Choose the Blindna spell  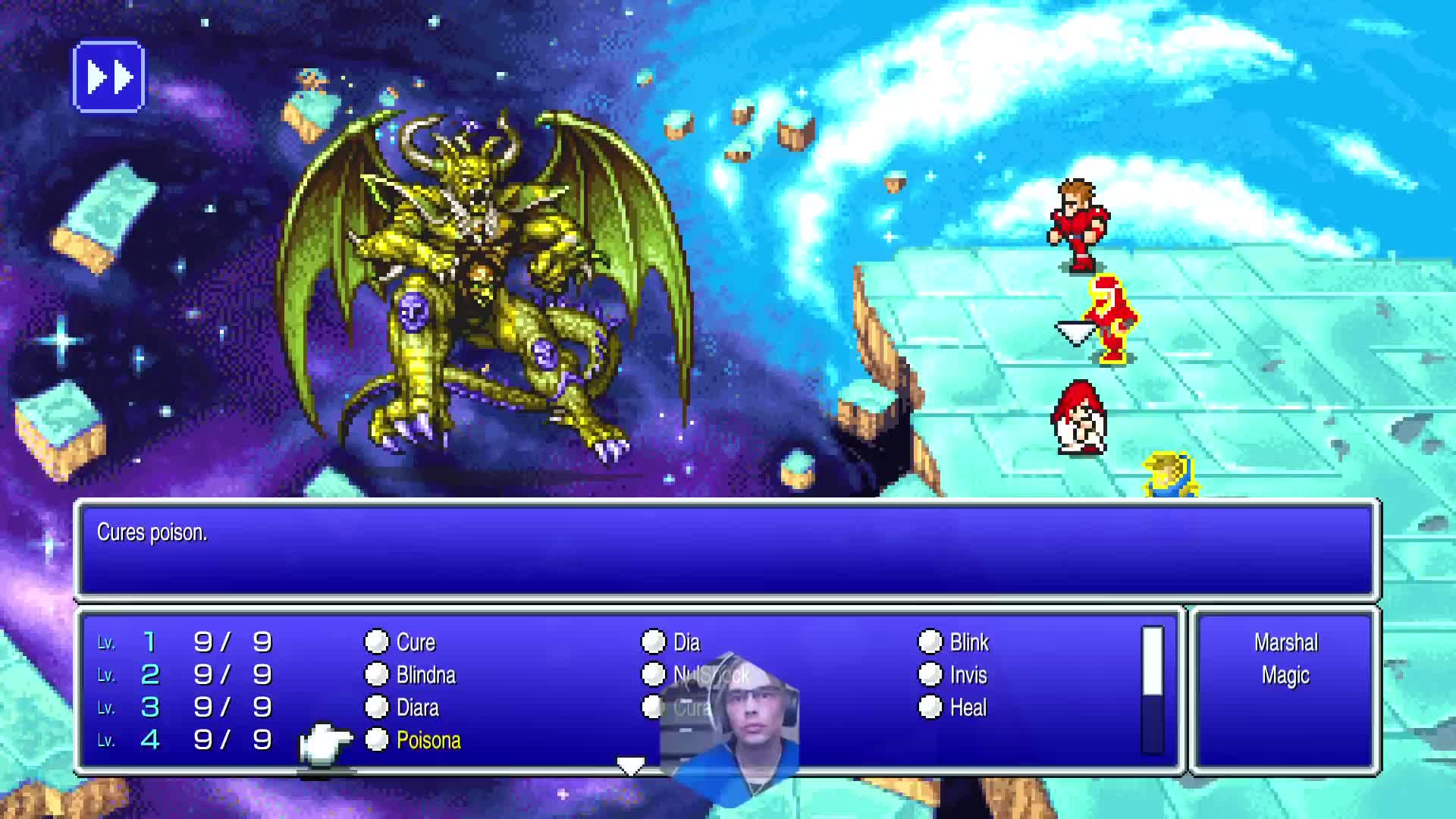(x=425, y=675)
